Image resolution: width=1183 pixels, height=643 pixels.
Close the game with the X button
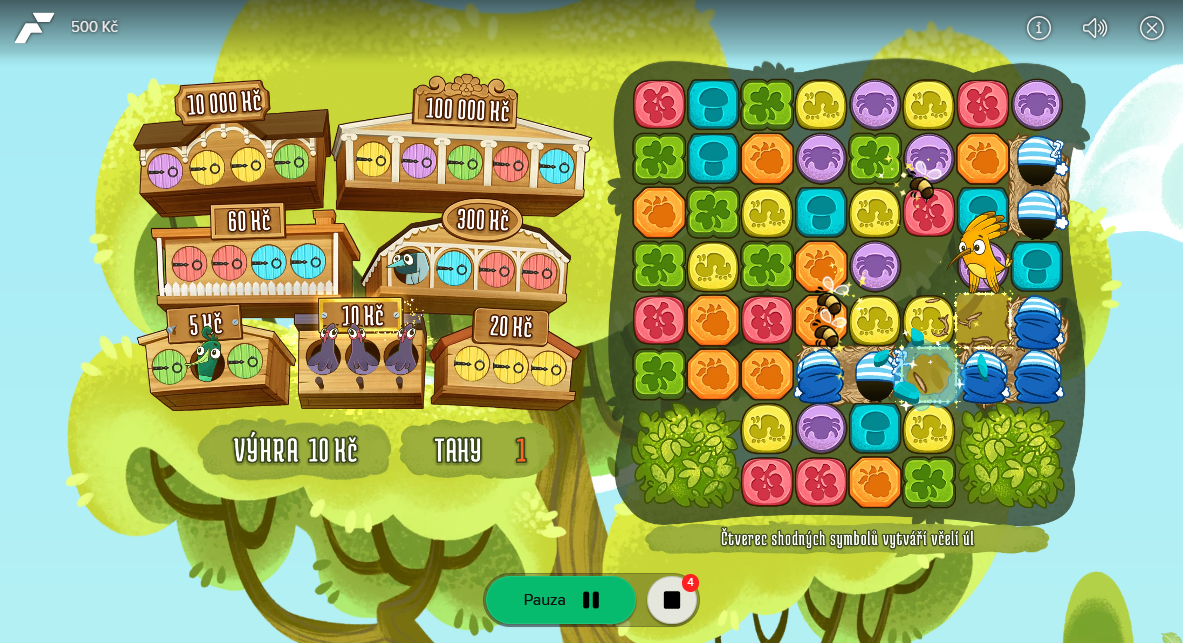coord(1152,28)
